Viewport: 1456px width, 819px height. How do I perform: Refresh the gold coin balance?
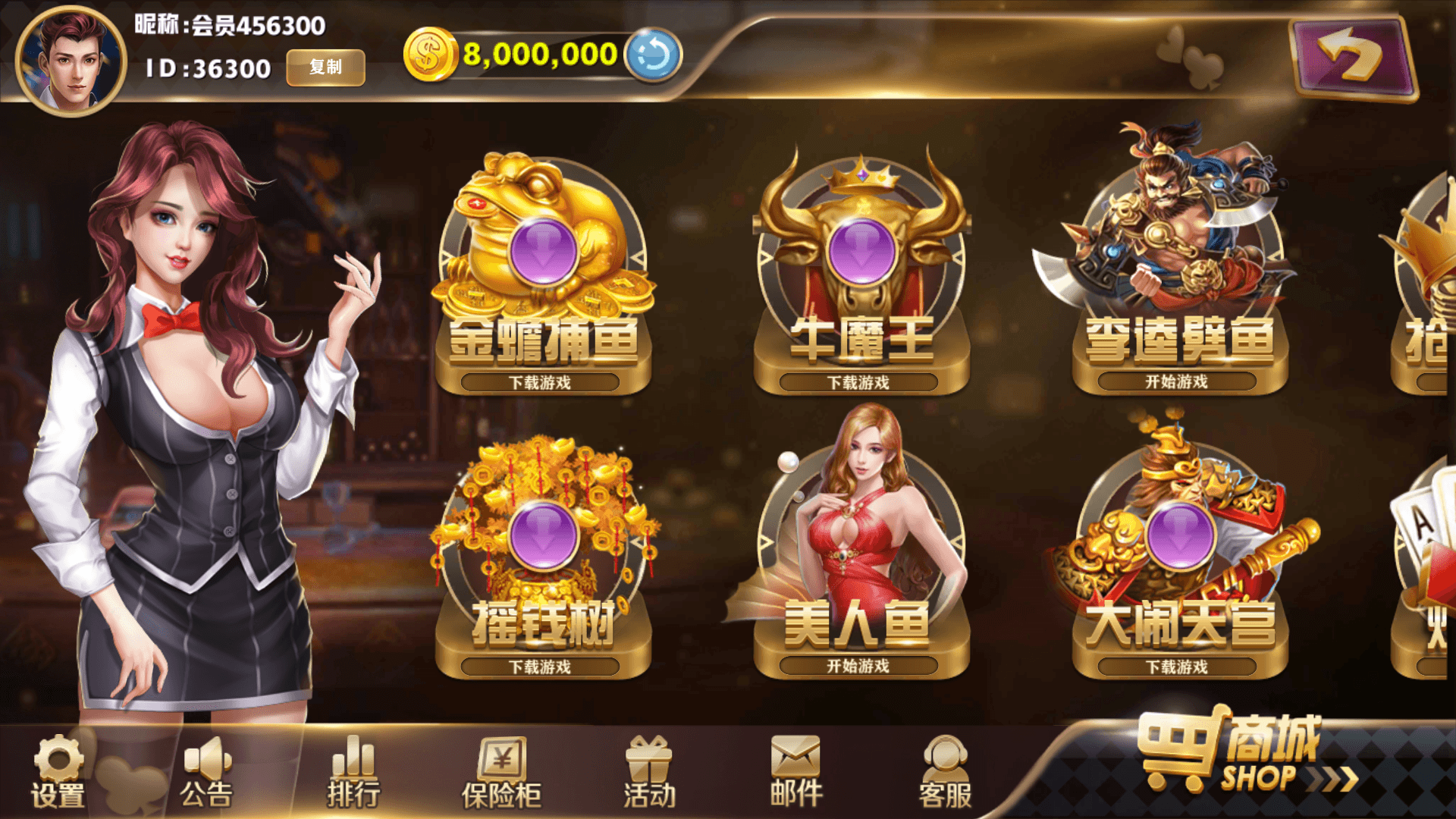[x=652, y=55]
